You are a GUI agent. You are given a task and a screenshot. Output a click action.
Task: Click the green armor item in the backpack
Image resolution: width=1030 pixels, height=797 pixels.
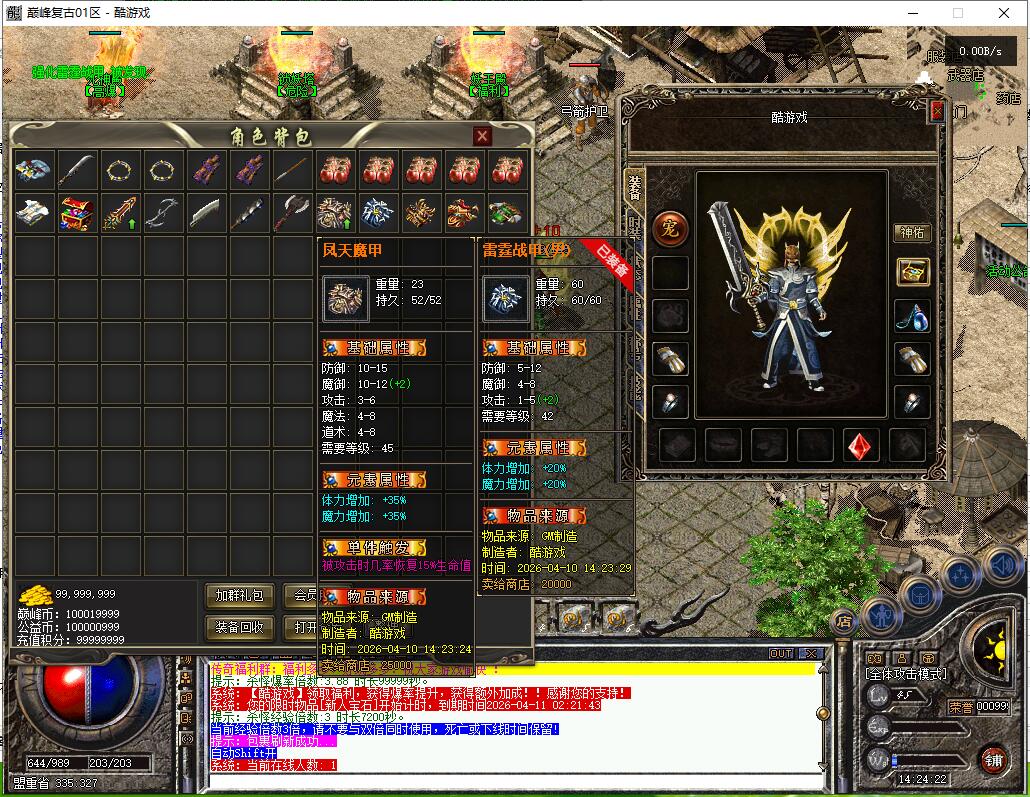point(508,213)
